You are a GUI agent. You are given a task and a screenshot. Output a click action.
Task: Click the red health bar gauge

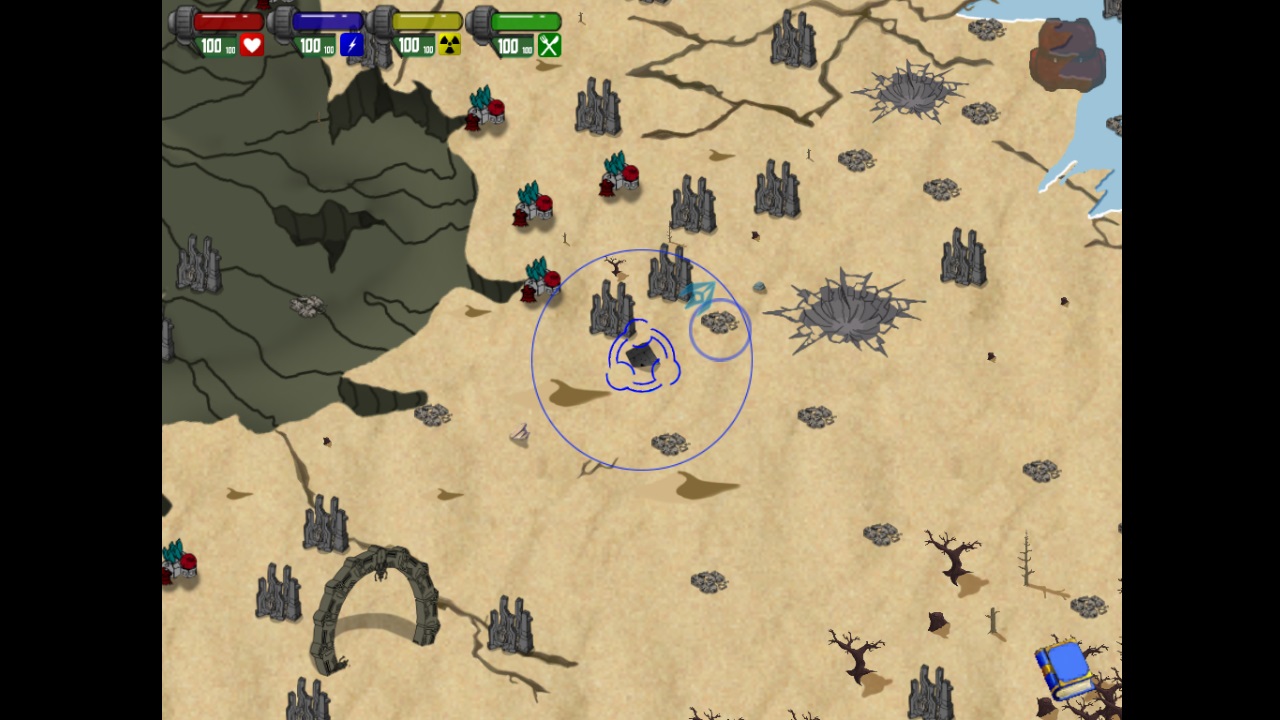(x=227, y=18)
